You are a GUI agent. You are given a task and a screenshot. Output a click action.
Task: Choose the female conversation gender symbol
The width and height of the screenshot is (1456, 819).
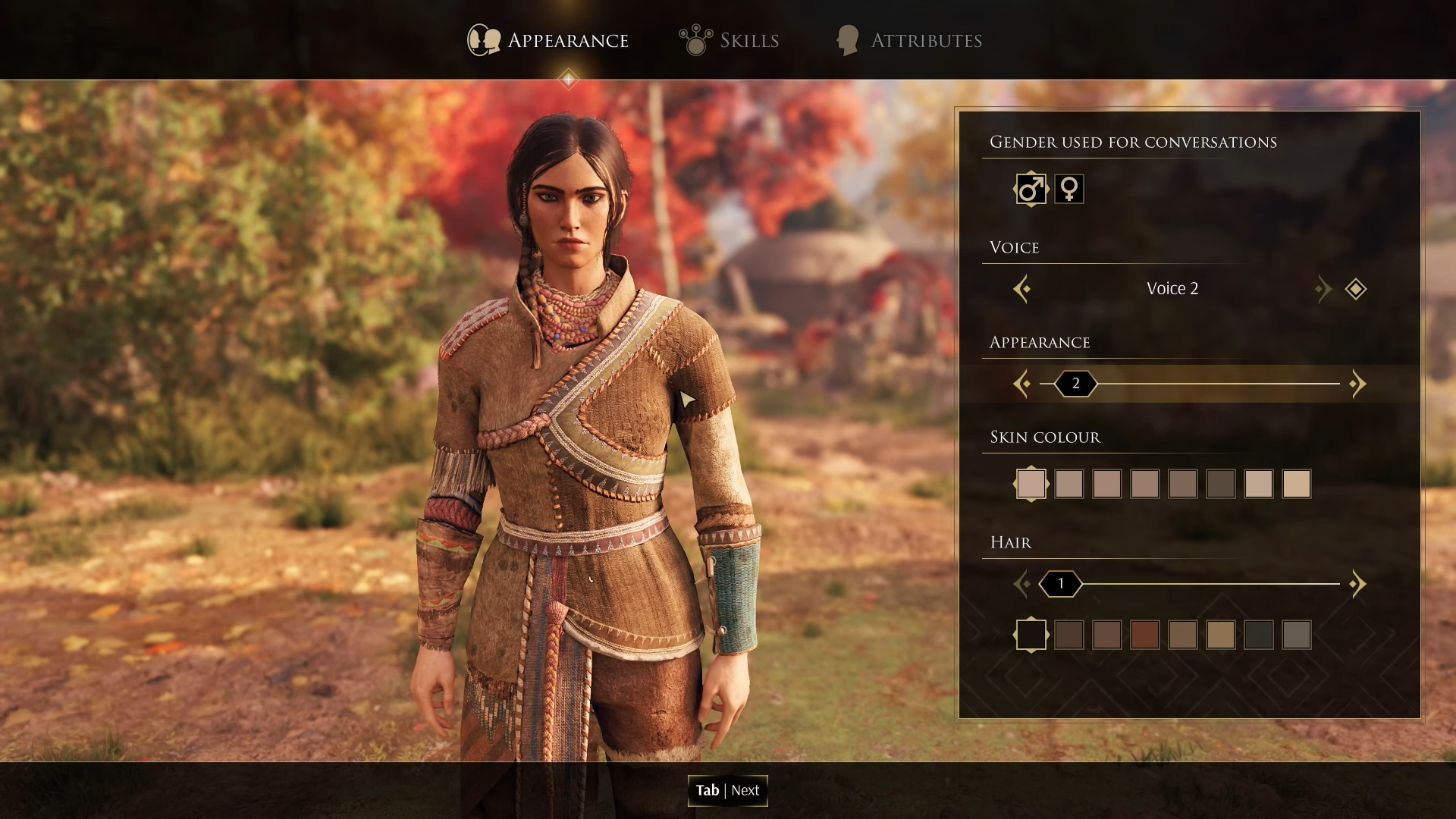point(1068,189)
